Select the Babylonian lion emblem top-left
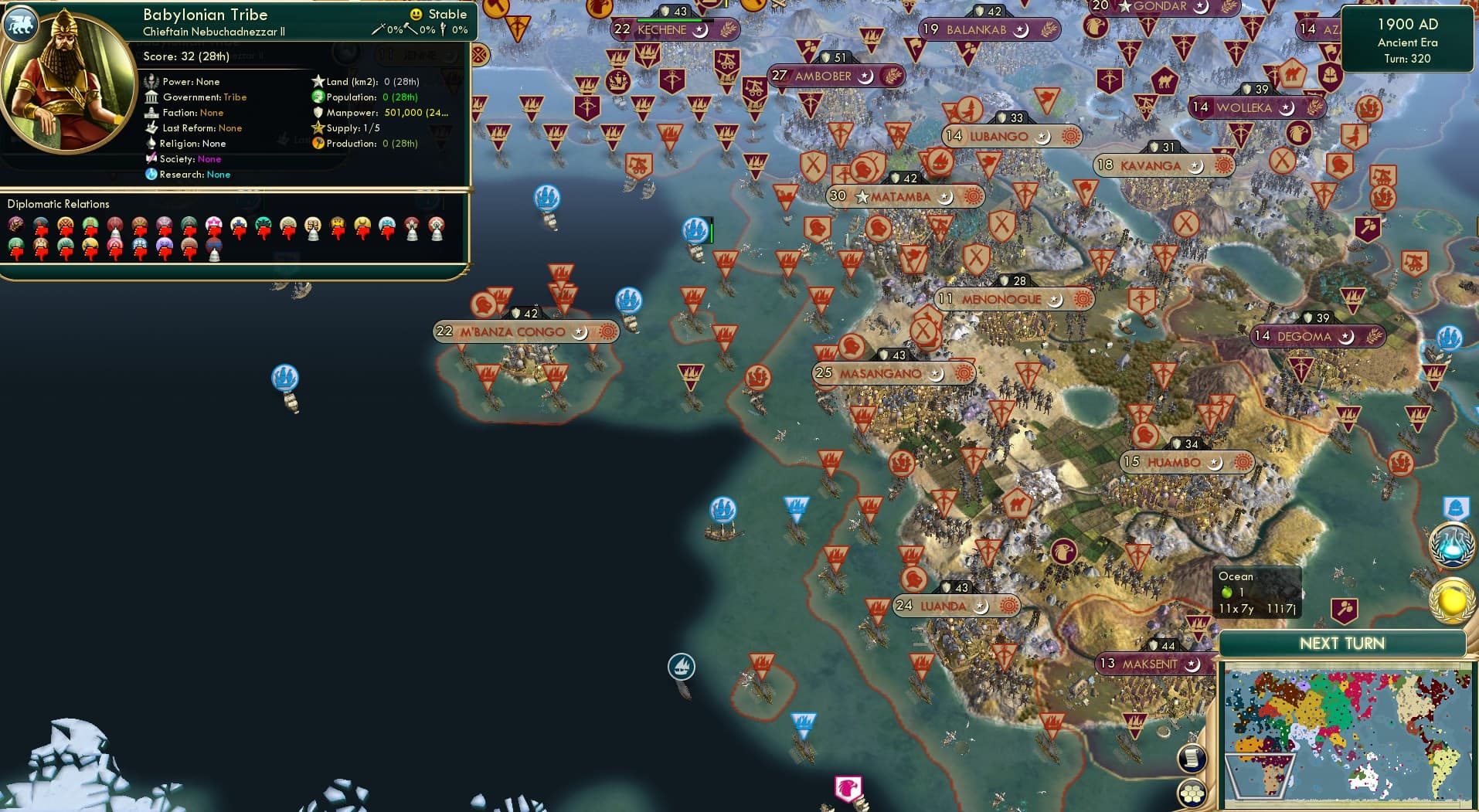The width and height of the screenshot is (1479, 812). 21,23
